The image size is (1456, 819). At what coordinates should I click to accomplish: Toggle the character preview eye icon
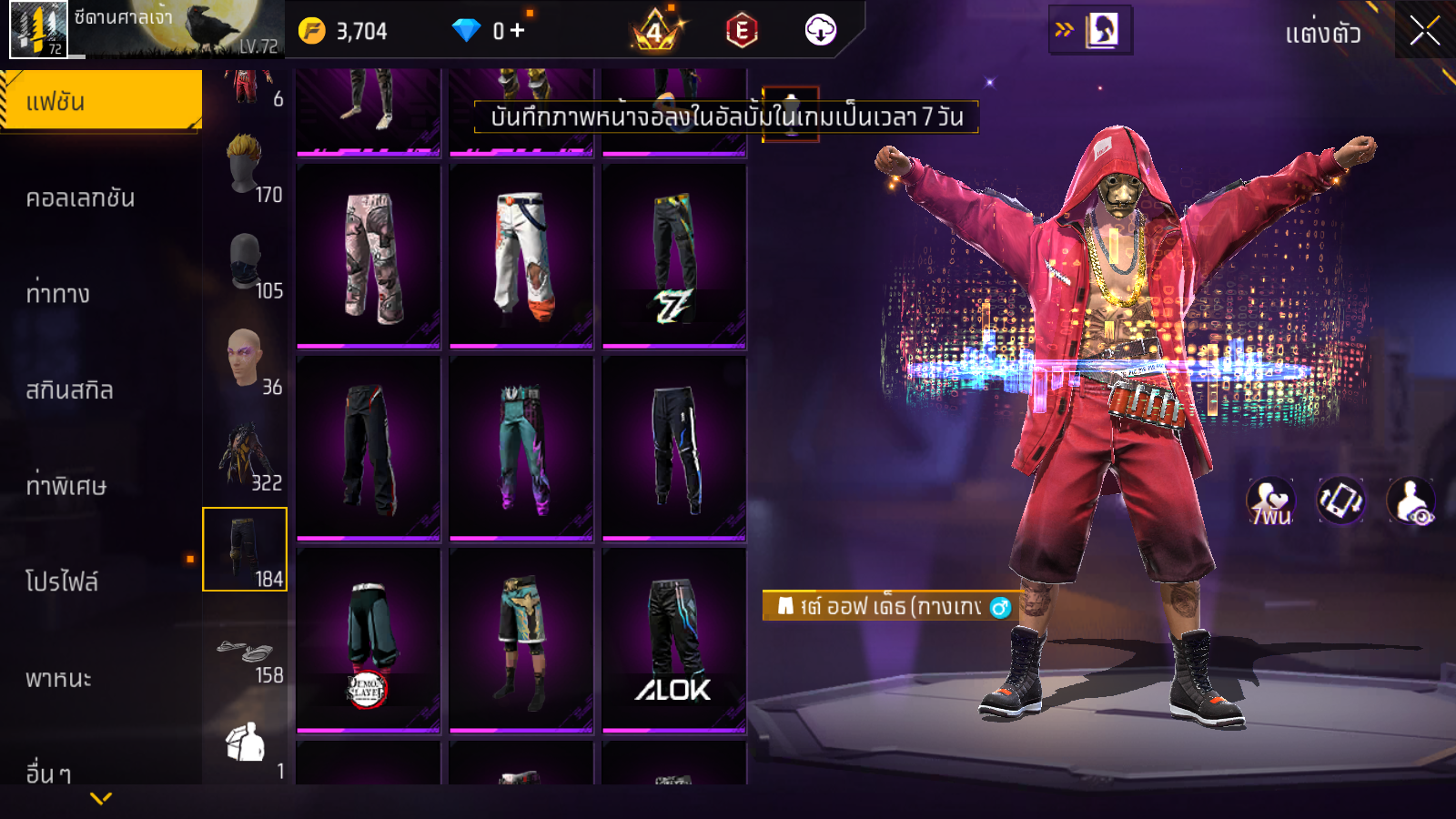pos(1410,500)
